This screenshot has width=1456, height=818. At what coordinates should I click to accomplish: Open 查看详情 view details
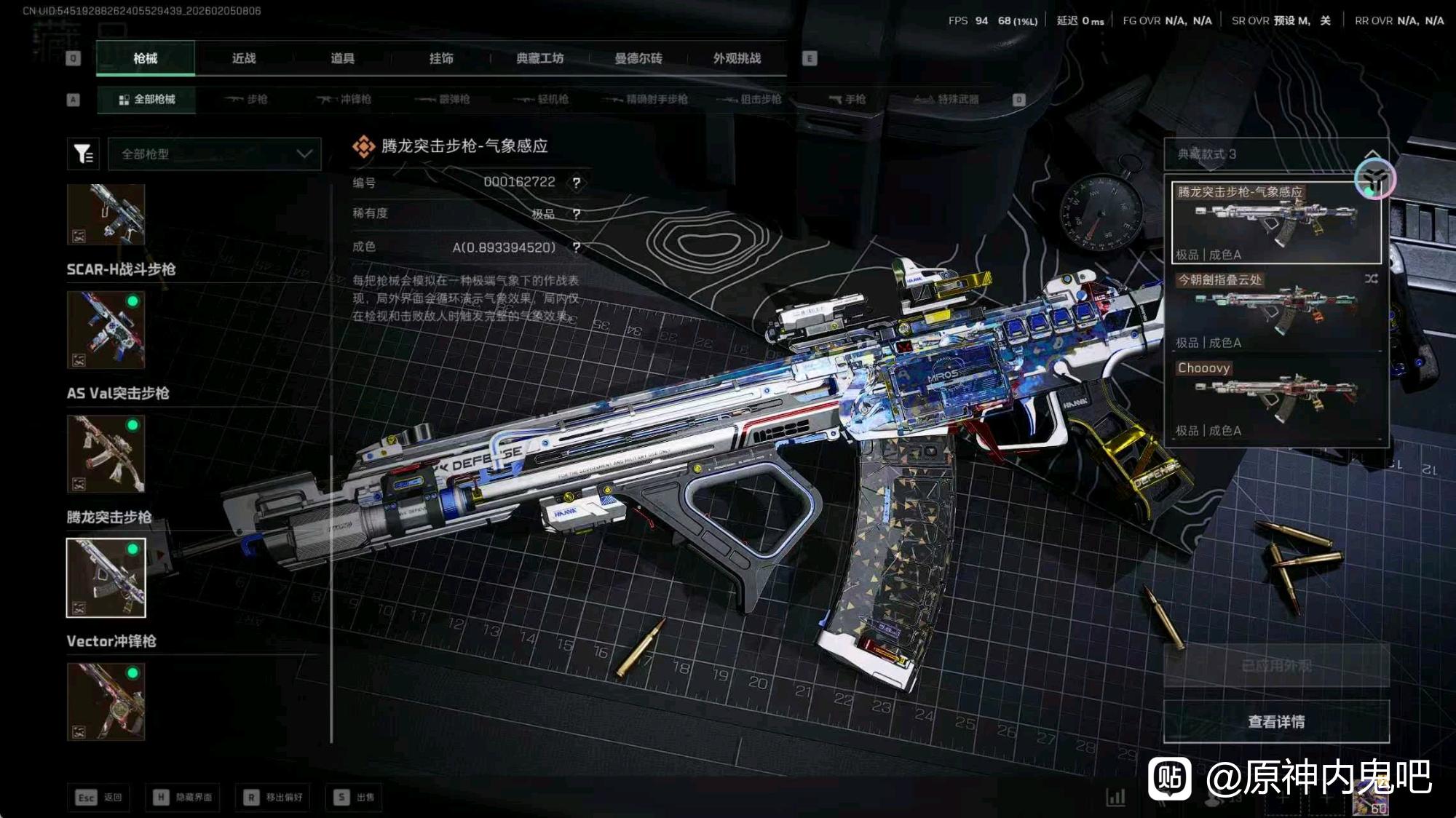(x=1276, y=721)
